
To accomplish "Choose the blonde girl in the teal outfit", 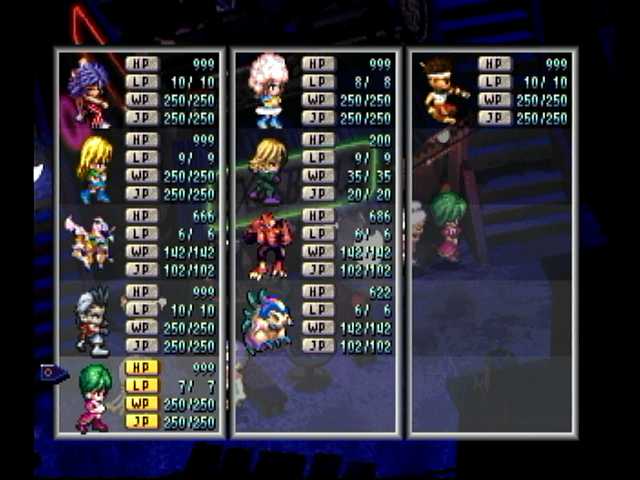I will click(94, 168).
